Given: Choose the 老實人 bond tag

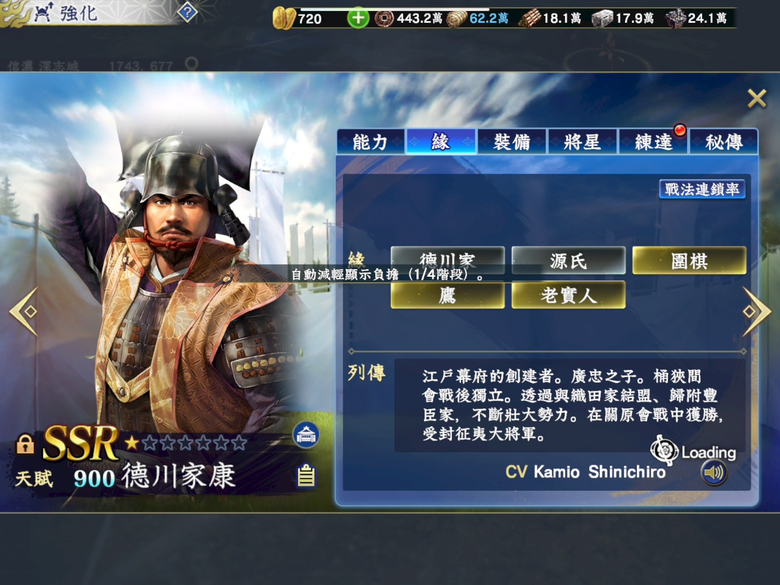Looking at the screenshot, I should pos(568,295).
